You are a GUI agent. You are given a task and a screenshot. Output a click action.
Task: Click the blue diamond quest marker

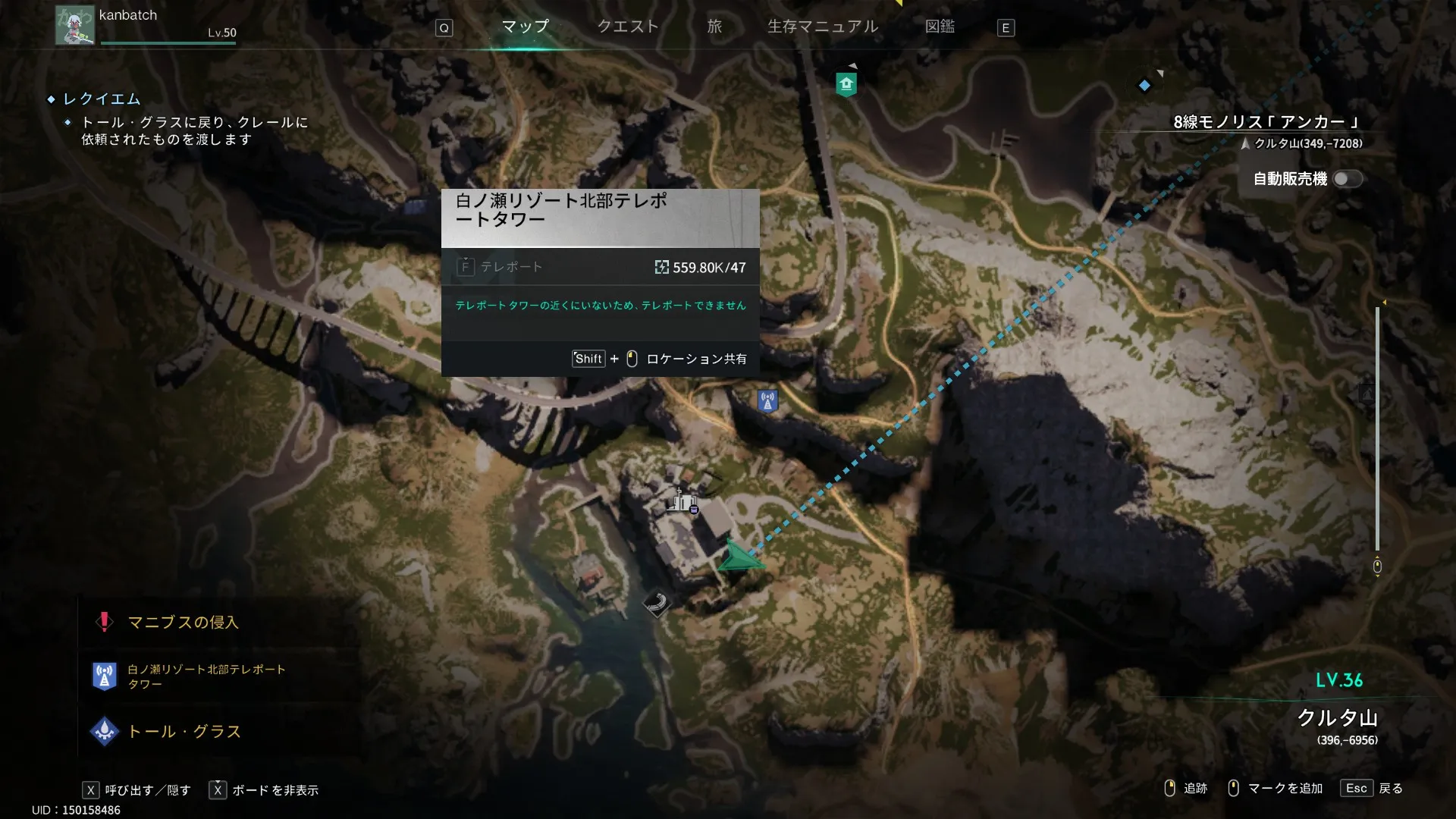point(1144,86)
